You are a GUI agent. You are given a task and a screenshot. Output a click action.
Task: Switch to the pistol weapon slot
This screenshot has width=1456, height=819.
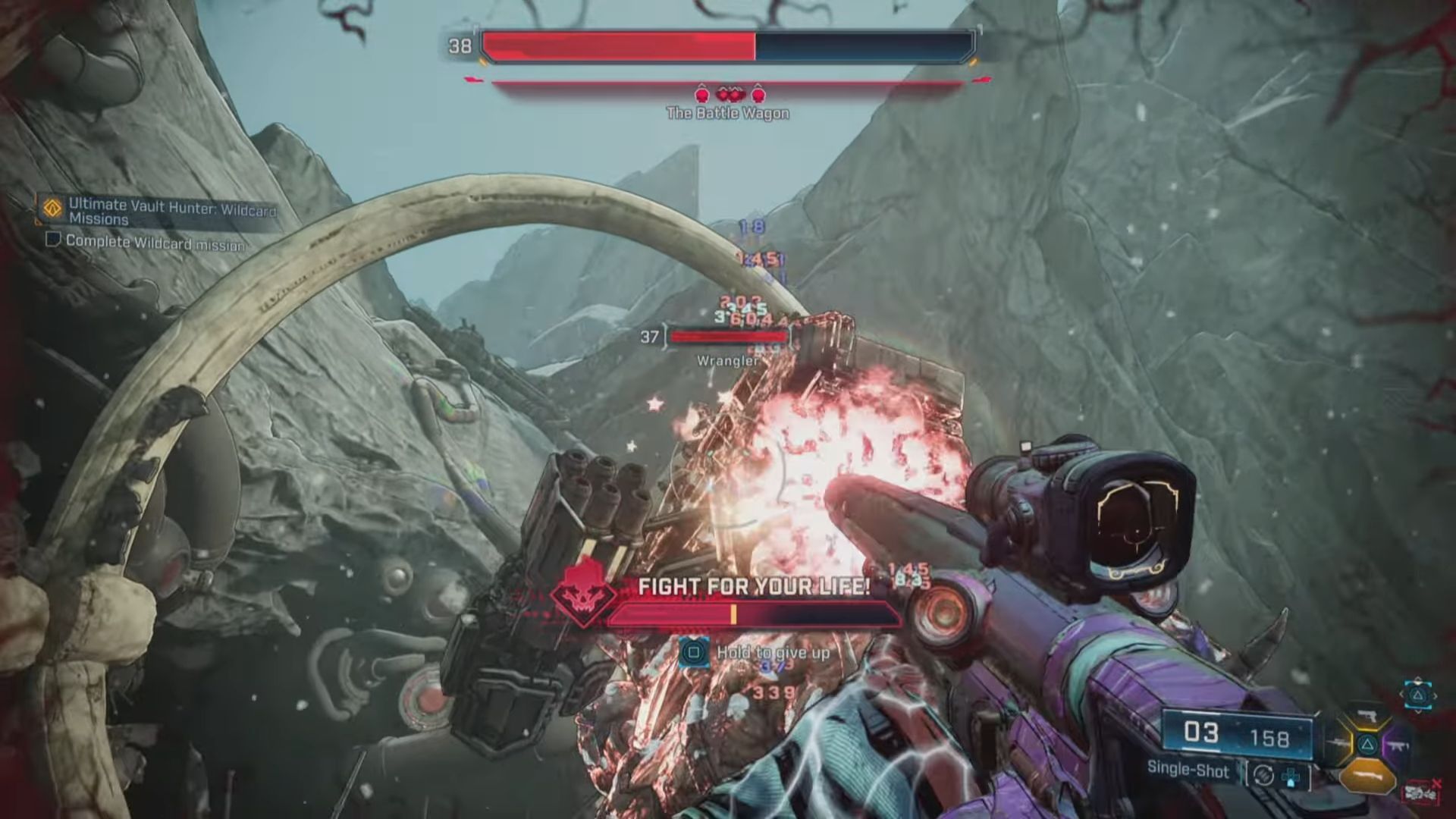tap(1367, 717)
